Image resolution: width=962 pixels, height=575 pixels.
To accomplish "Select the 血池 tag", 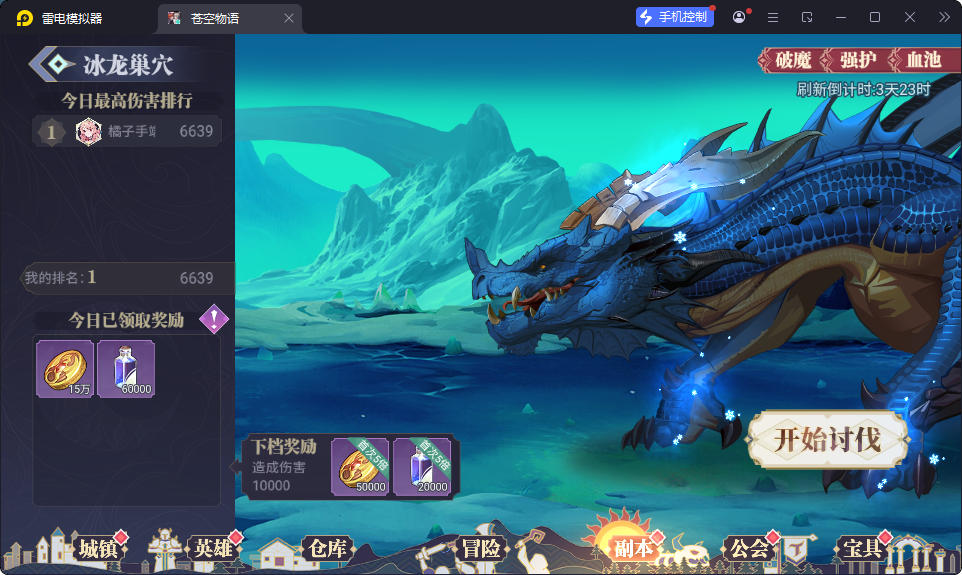I will tap(922, 60).
